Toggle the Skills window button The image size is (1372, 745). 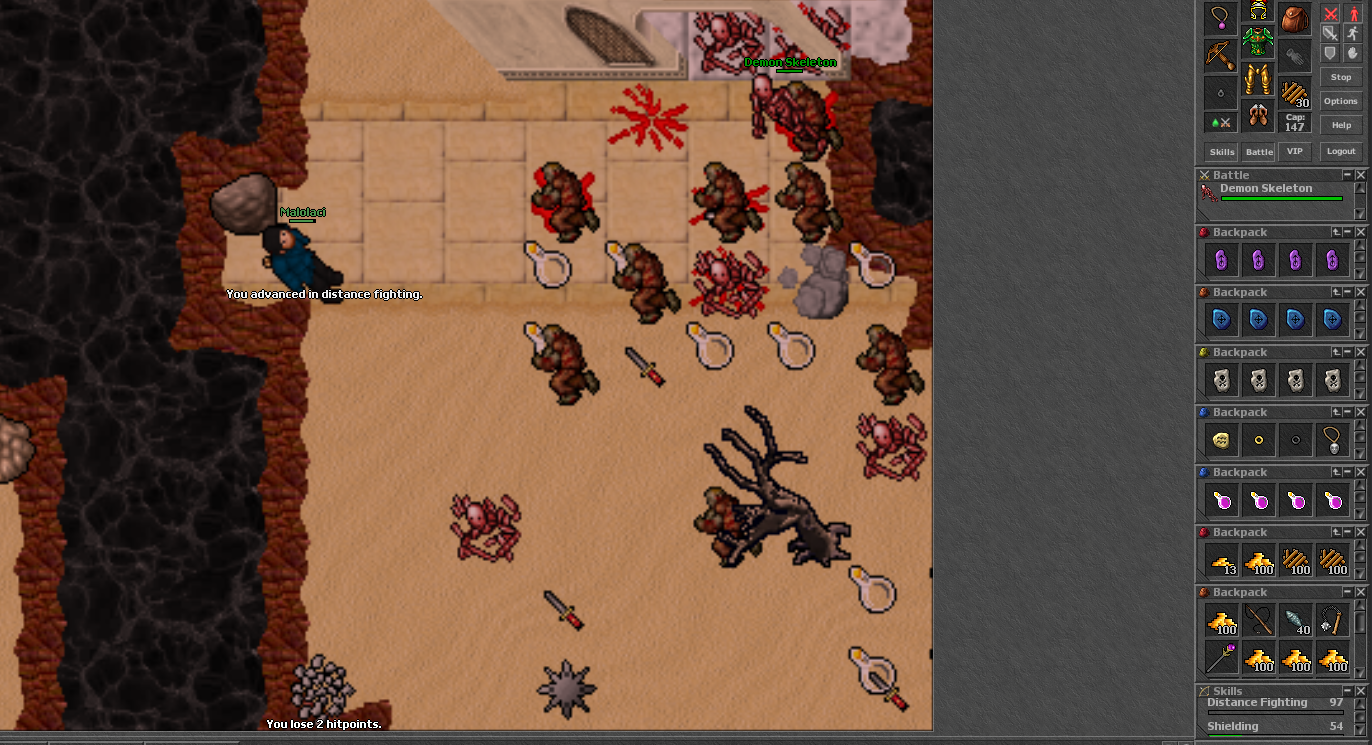pyautogui.click(x=1222, y=152)
